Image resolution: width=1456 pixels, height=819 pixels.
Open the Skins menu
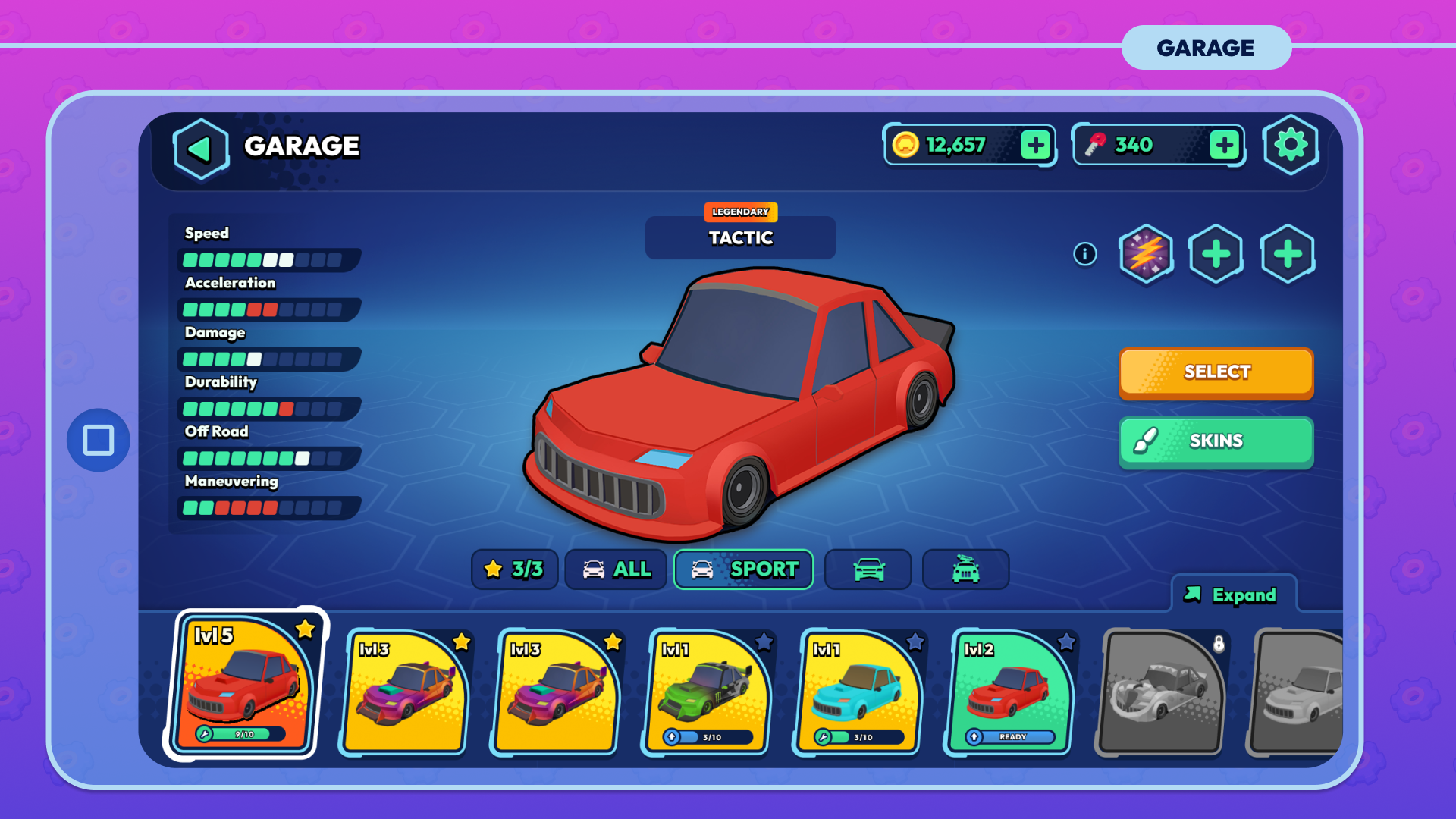point(1216,441)
